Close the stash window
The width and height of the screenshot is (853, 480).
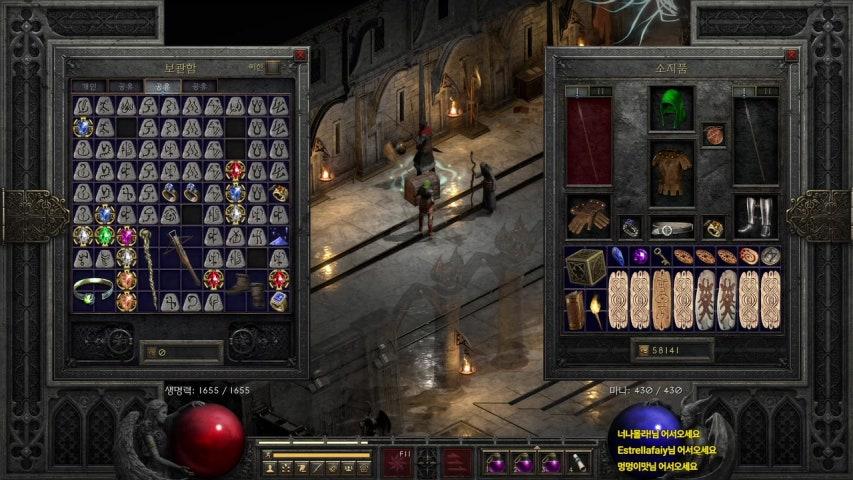coord(300,56)
